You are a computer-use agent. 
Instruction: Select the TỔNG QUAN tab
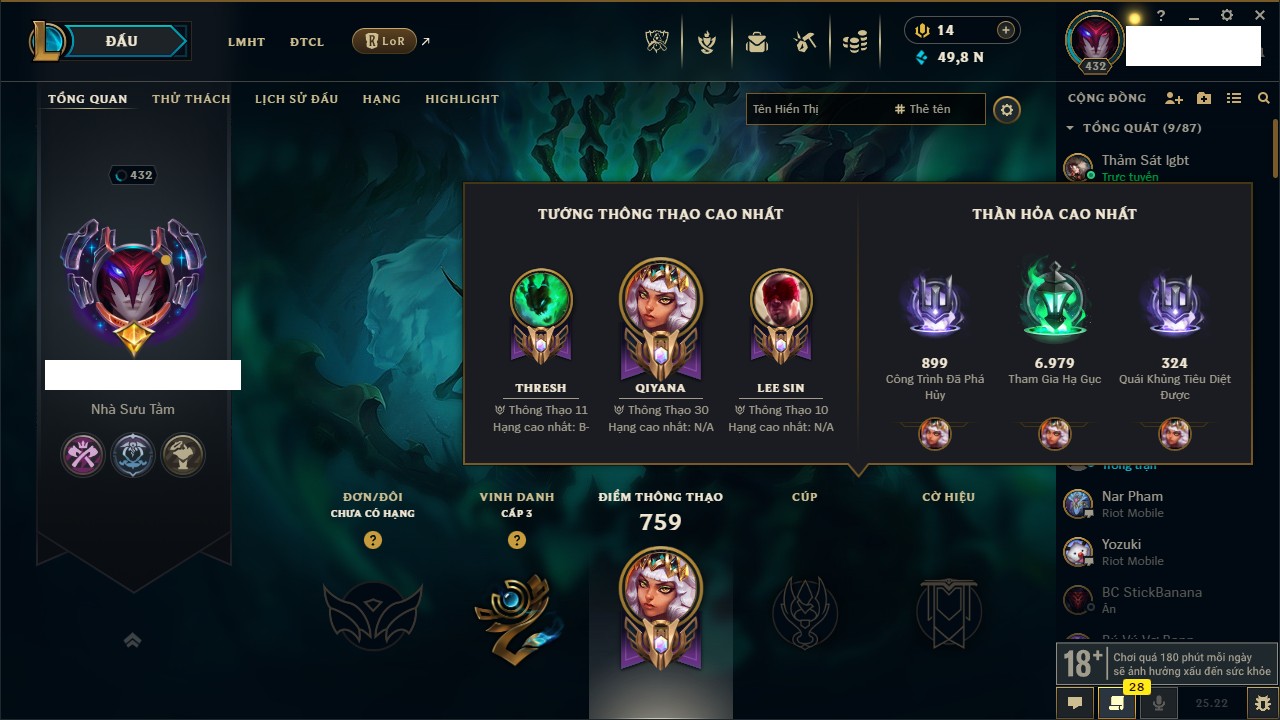[x=88, y=99]
